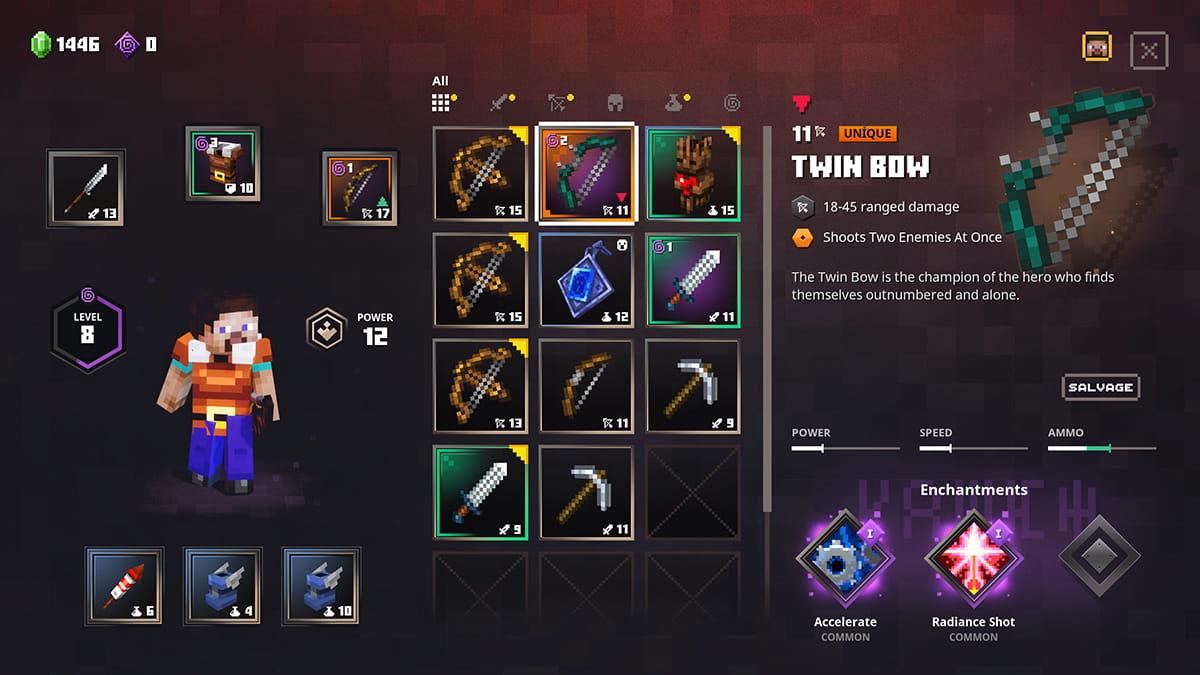
Task: Select the pickaxe with power 9
Action: click(692, 386)
